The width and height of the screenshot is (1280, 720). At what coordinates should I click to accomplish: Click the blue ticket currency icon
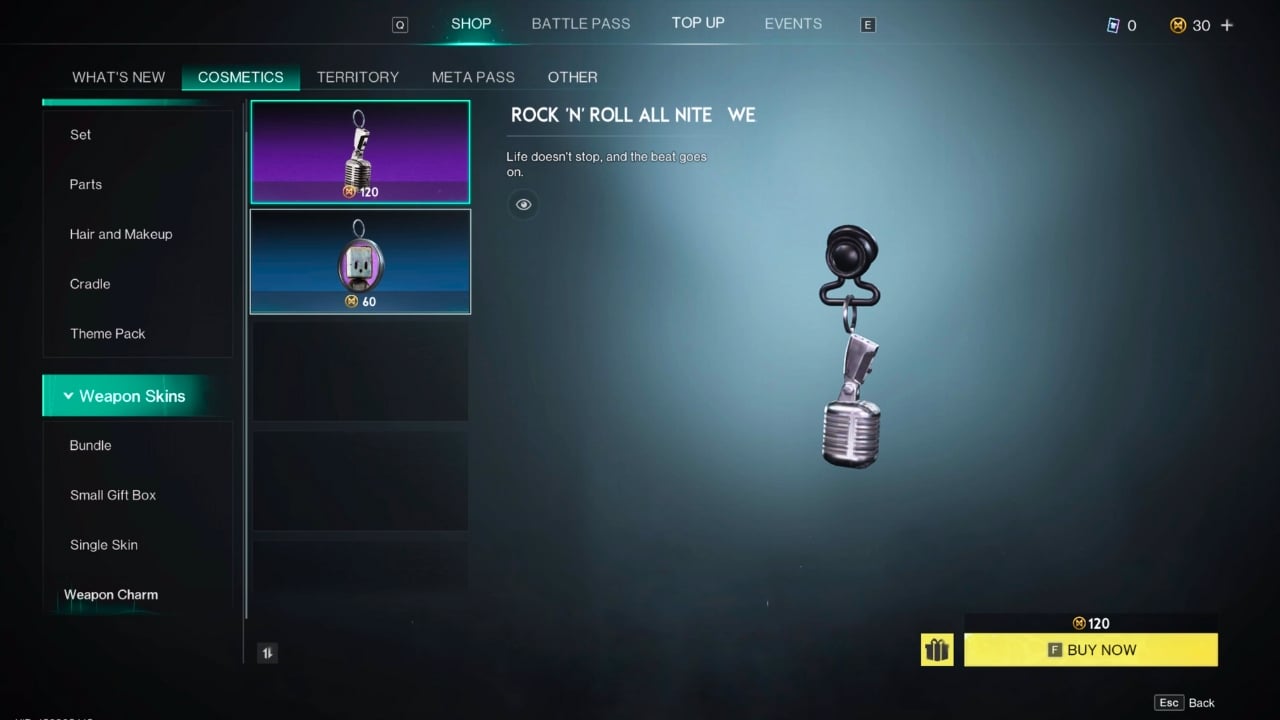tap(1113, 26)
